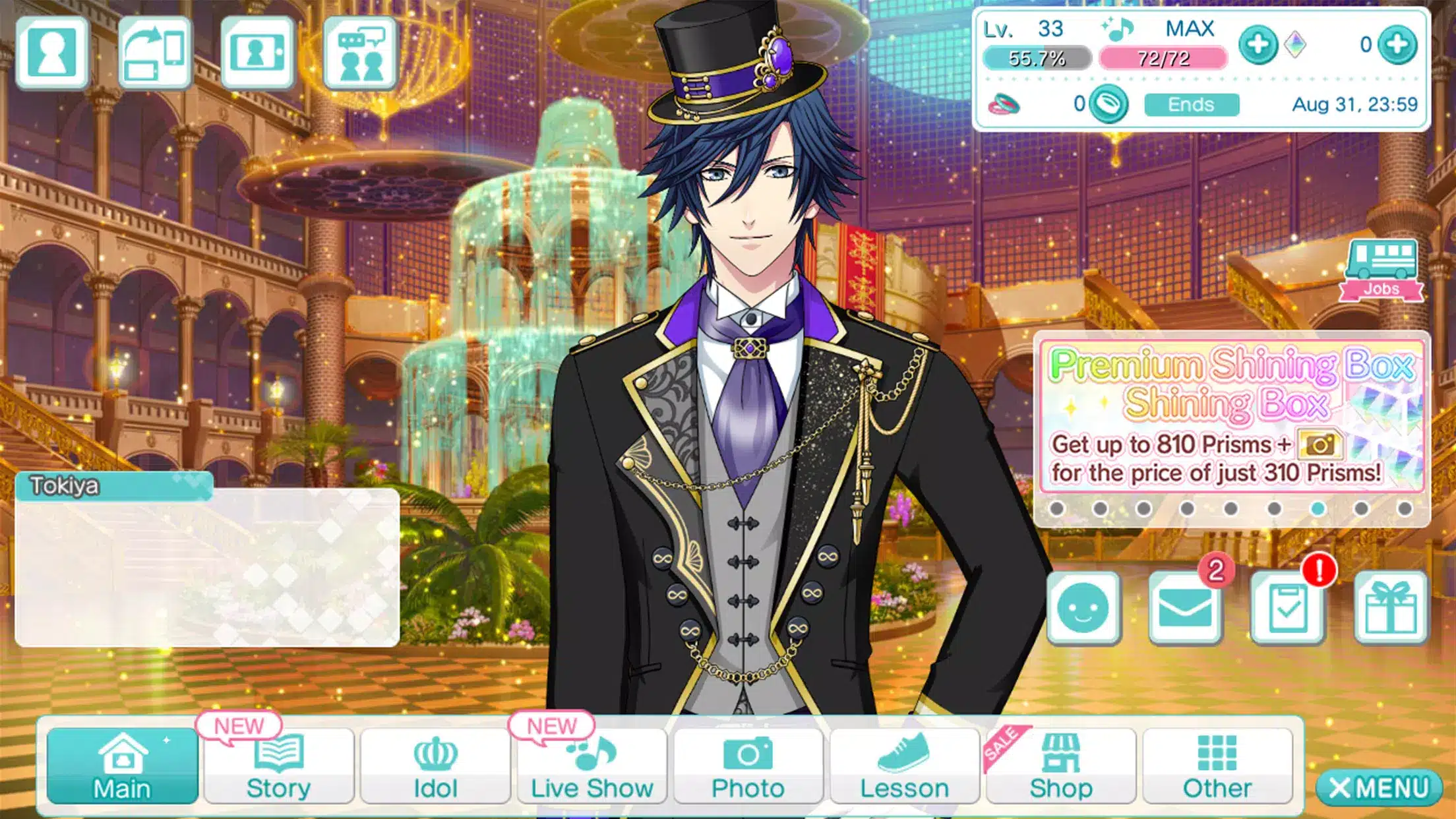Close the bottom bar with X MENU

point(1378,787)
